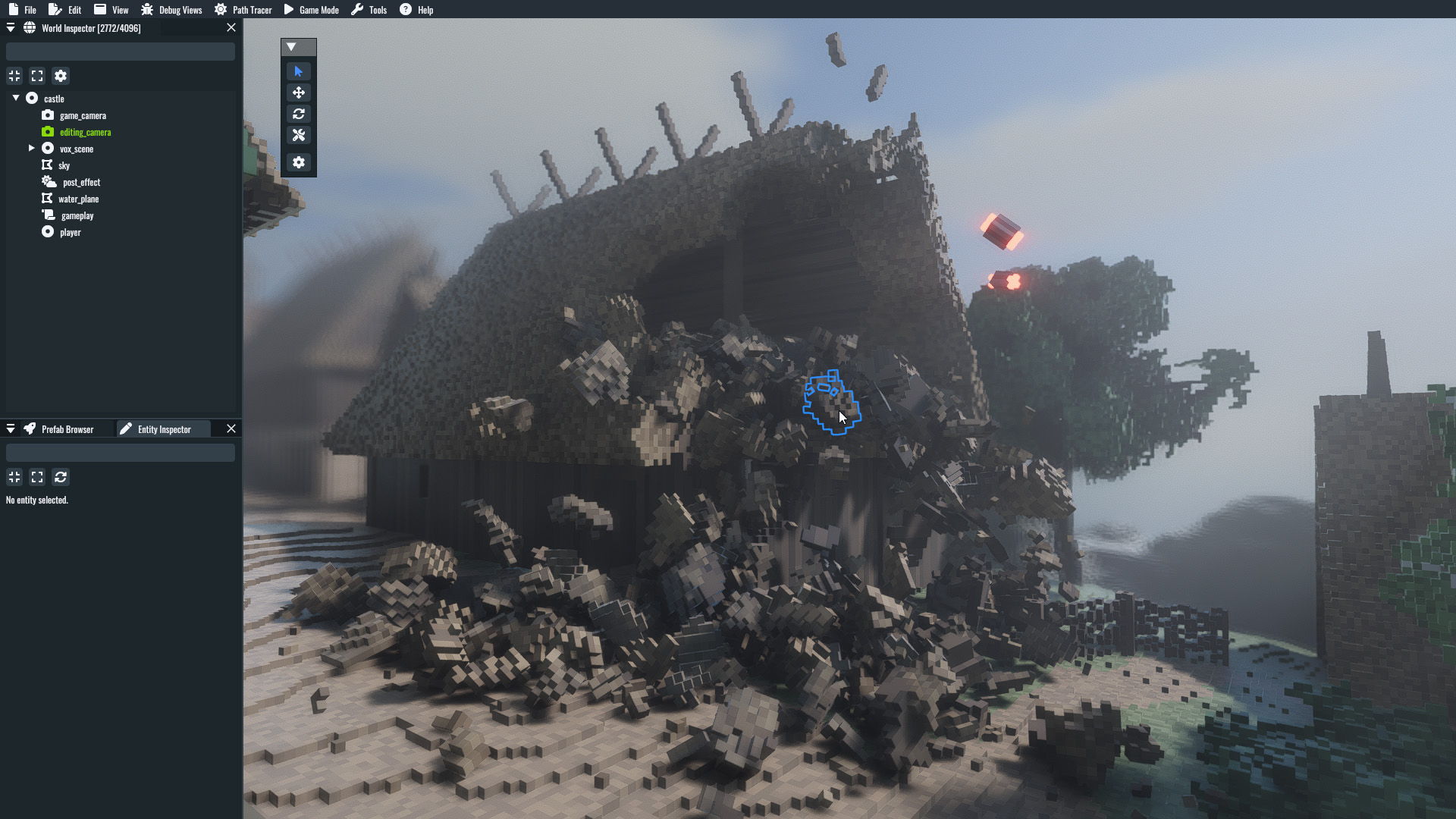This screenshot has width=1456, height=819.
Task: Open the File menu
Action: [x=24, y=9]
